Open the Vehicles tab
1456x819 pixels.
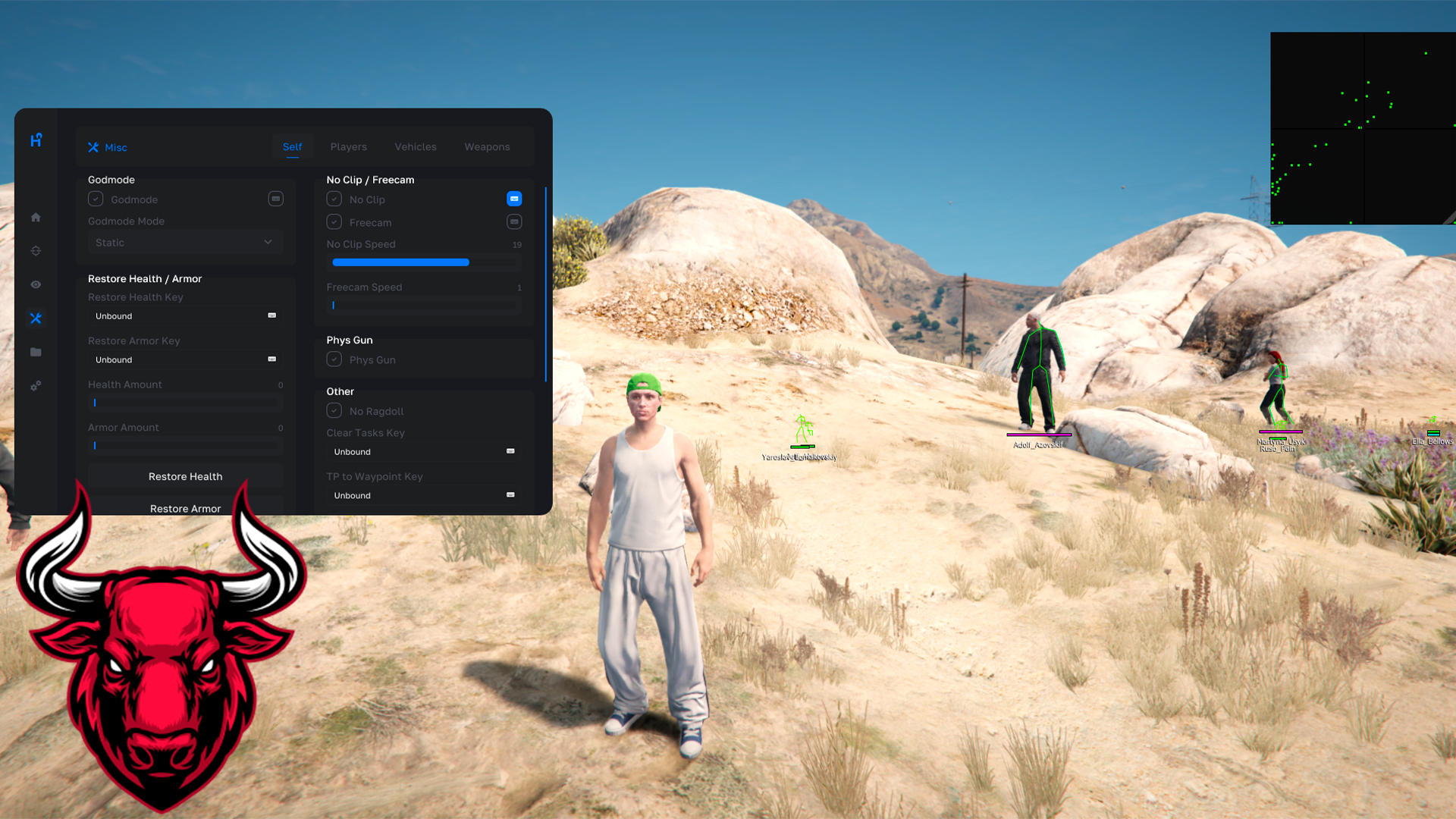[x=415, y=147]
